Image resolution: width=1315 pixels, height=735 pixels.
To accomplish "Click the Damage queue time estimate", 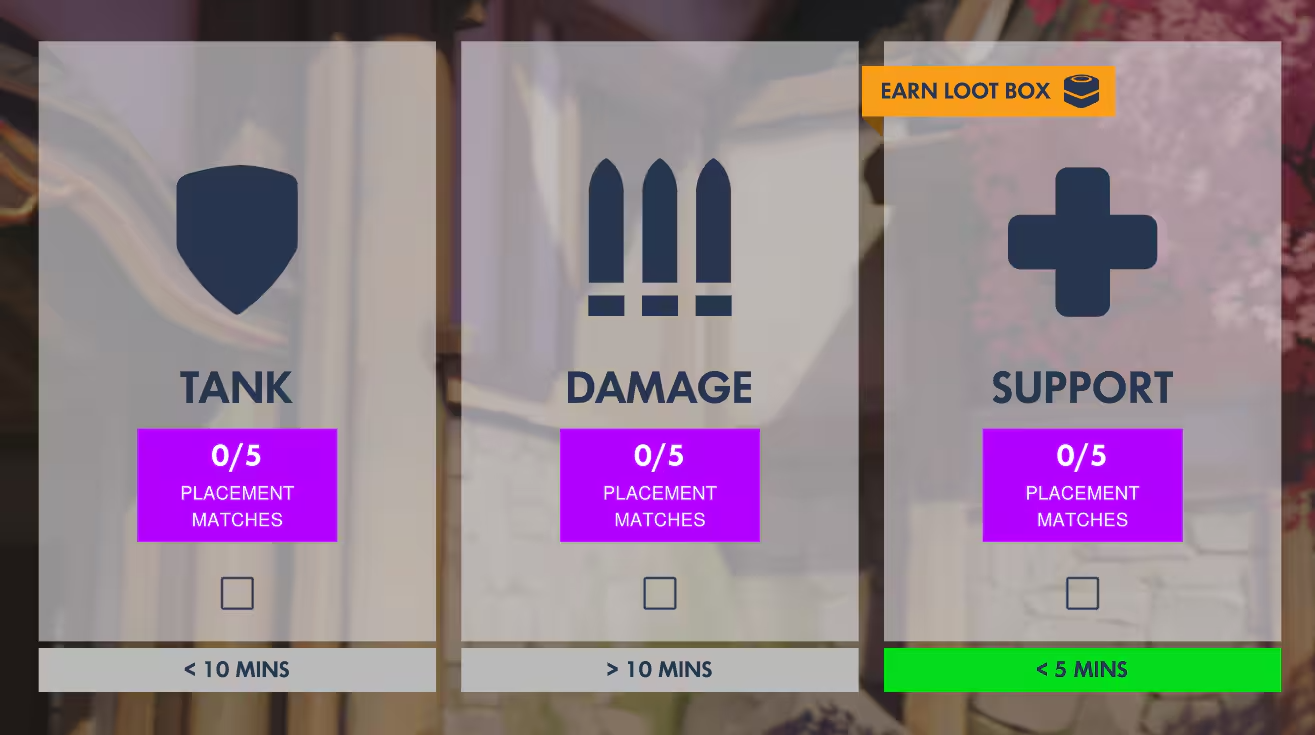I will 659,669.
